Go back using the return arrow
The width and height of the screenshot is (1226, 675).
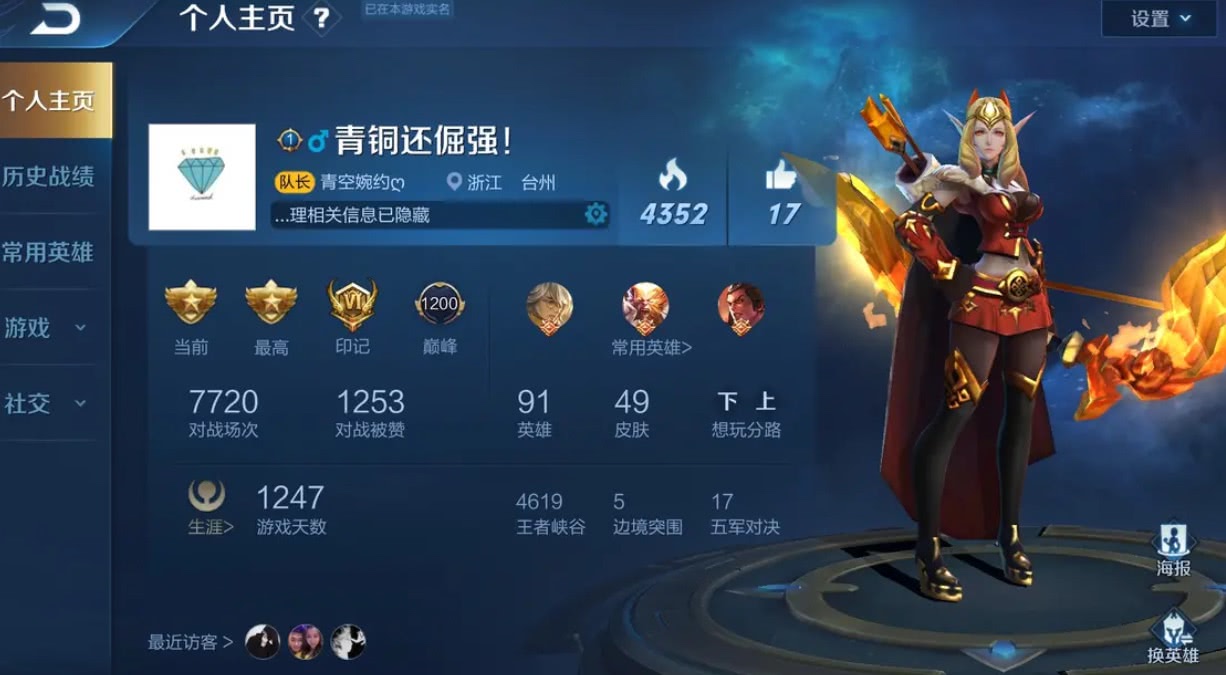[54, 20]
